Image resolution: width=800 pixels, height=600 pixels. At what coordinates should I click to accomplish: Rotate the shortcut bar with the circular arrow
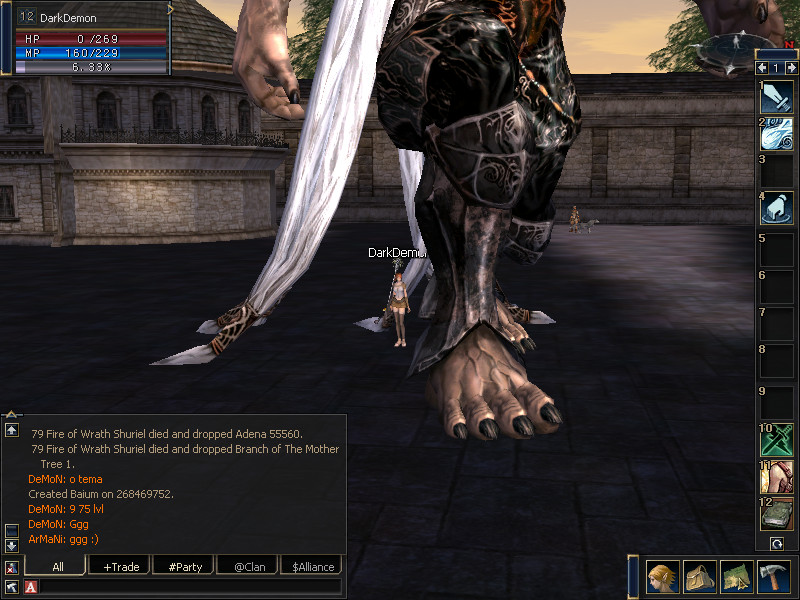point(776,543)
